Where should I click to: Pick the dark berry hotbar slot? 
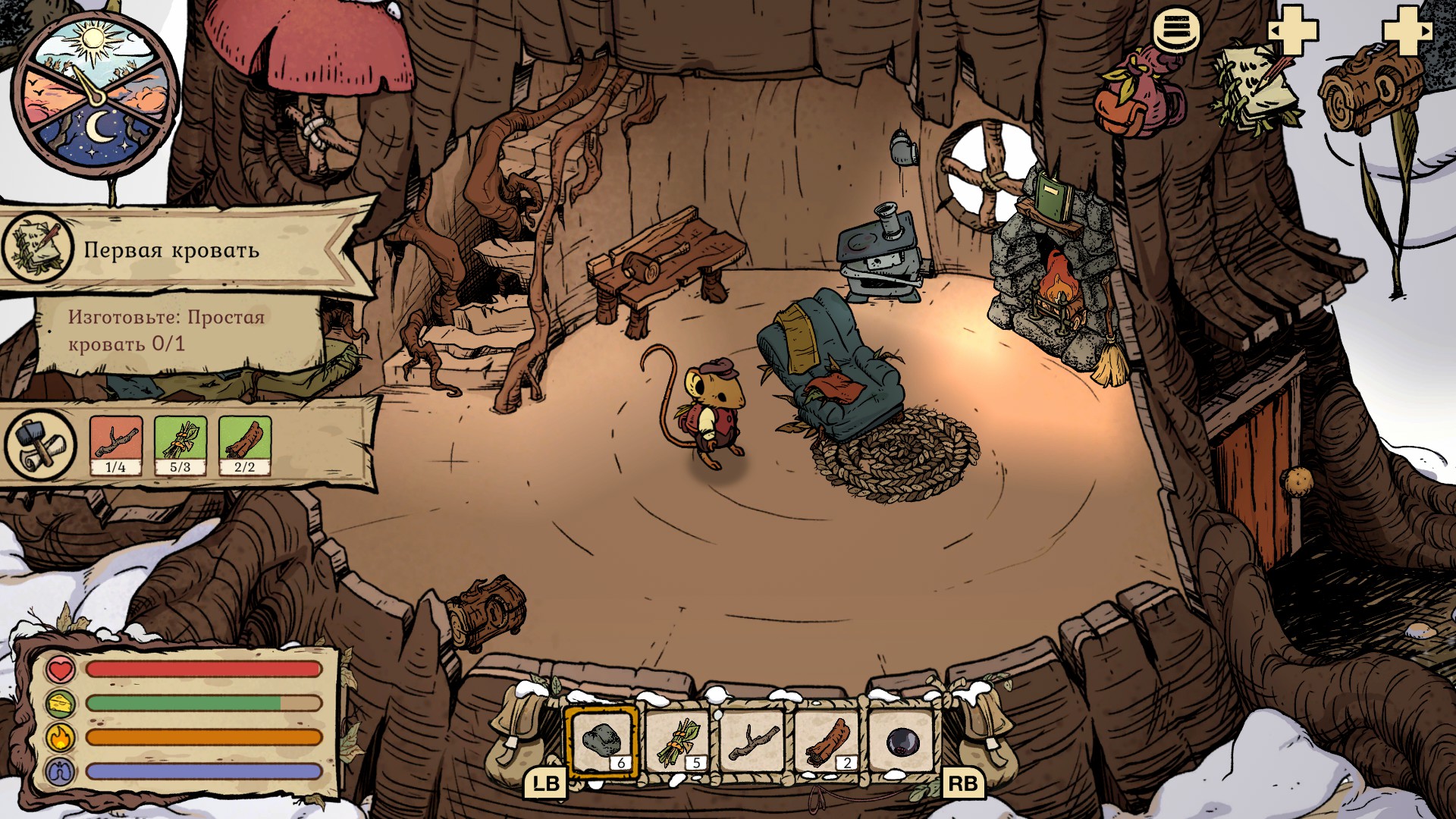(x=902, y=742)
